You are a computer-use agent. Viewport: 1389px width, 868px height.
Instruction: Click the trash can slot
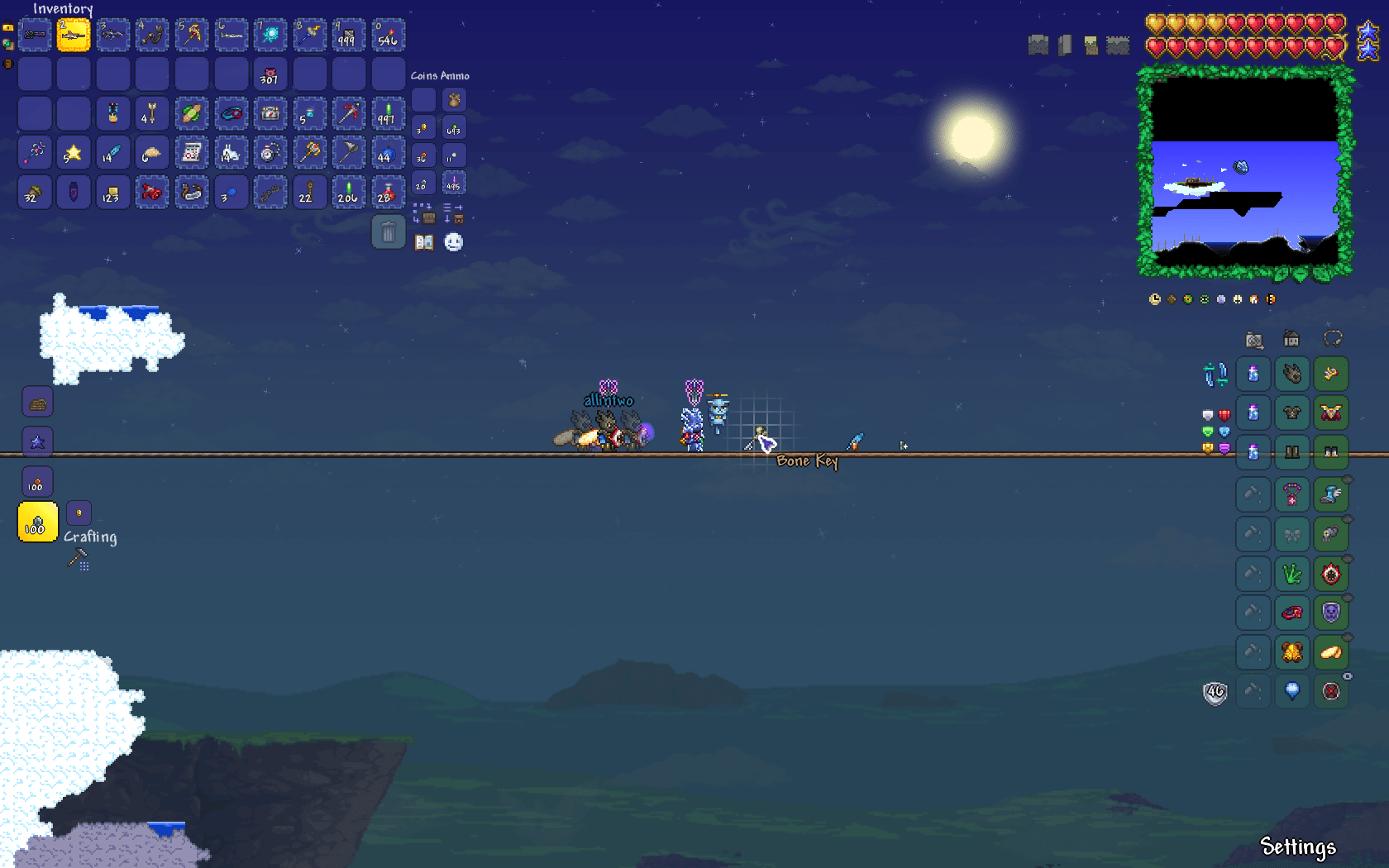387,232
